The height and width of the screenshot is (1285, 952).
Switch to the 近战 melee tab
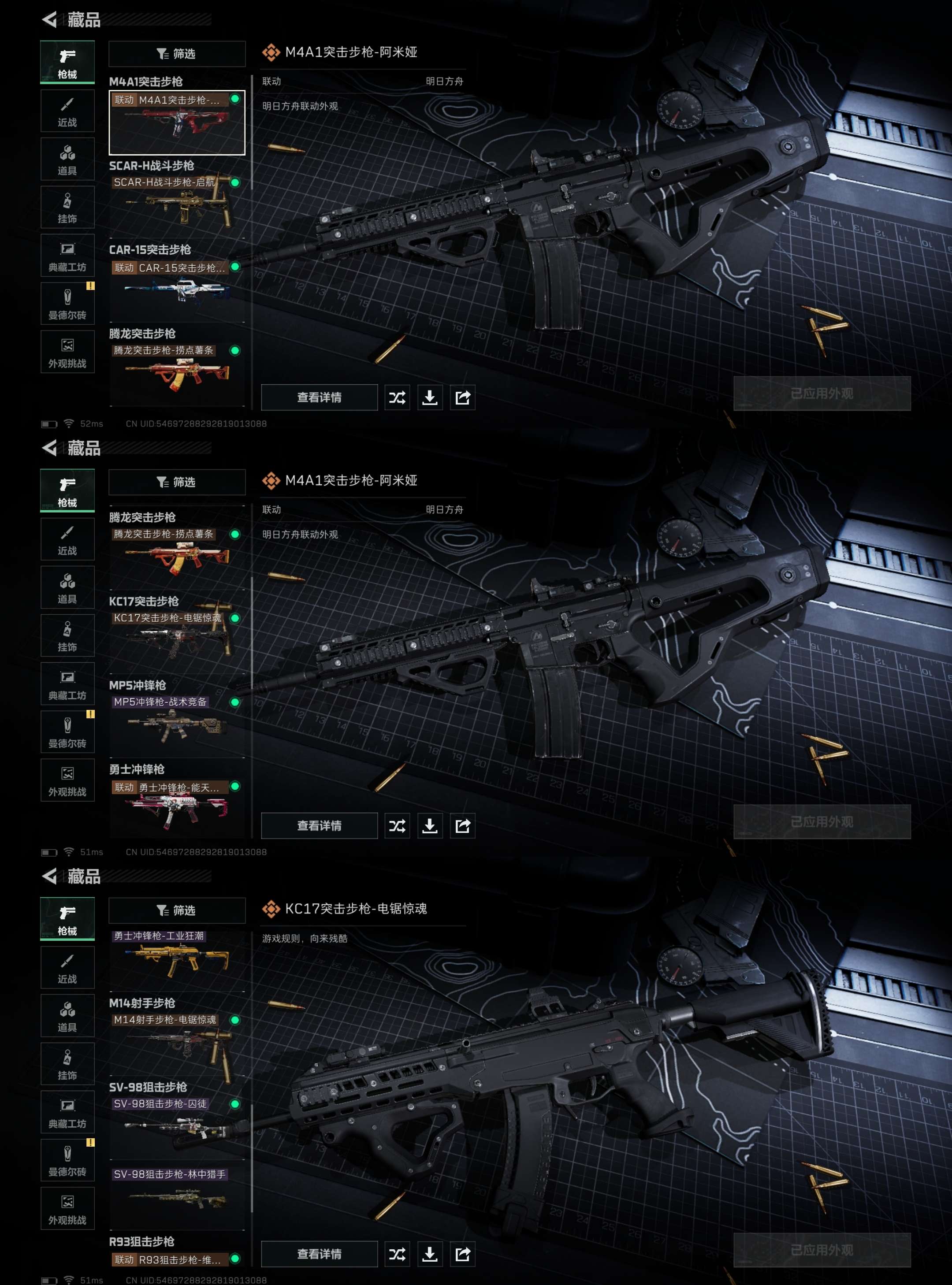(x=67, y=111)
